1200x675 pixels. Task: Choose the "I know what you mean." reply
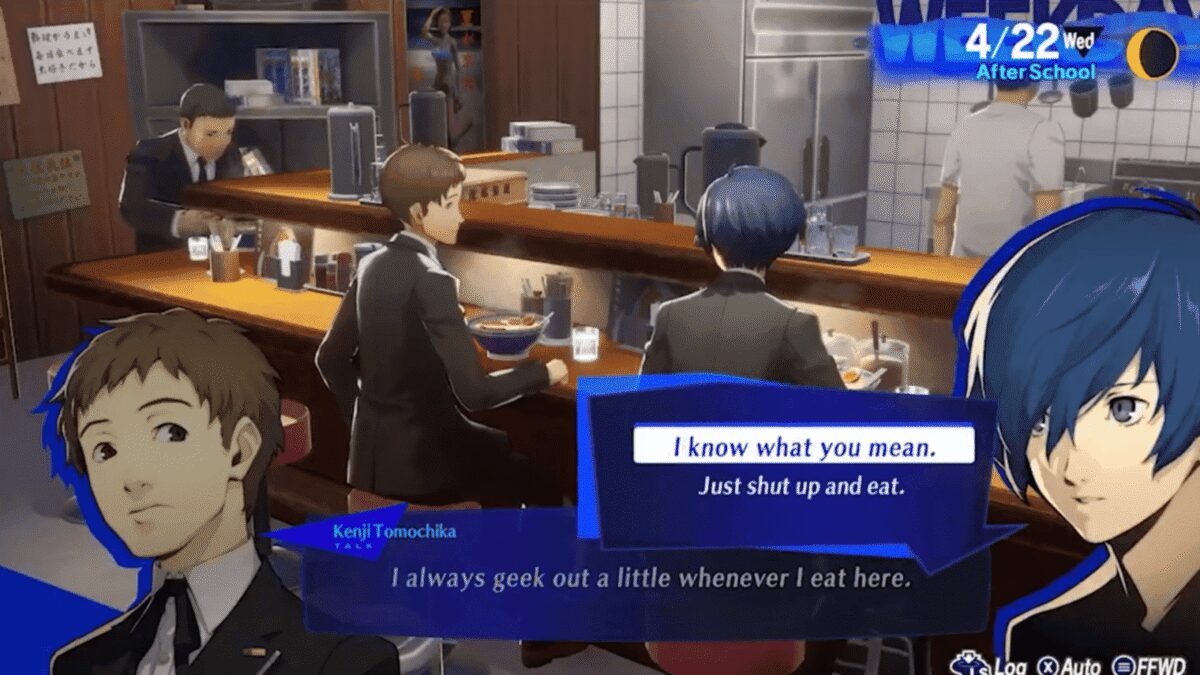coord(803,446)
